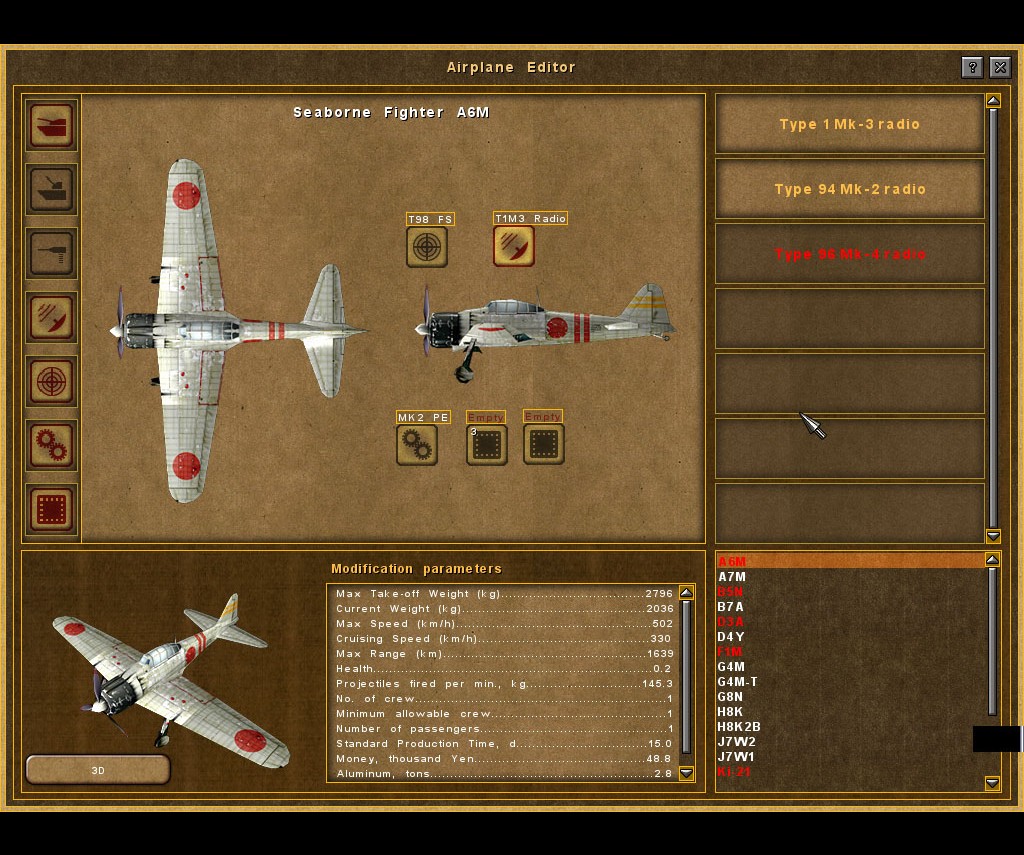Select the Type 94 Mk-2 radio option

pos(849,189)
